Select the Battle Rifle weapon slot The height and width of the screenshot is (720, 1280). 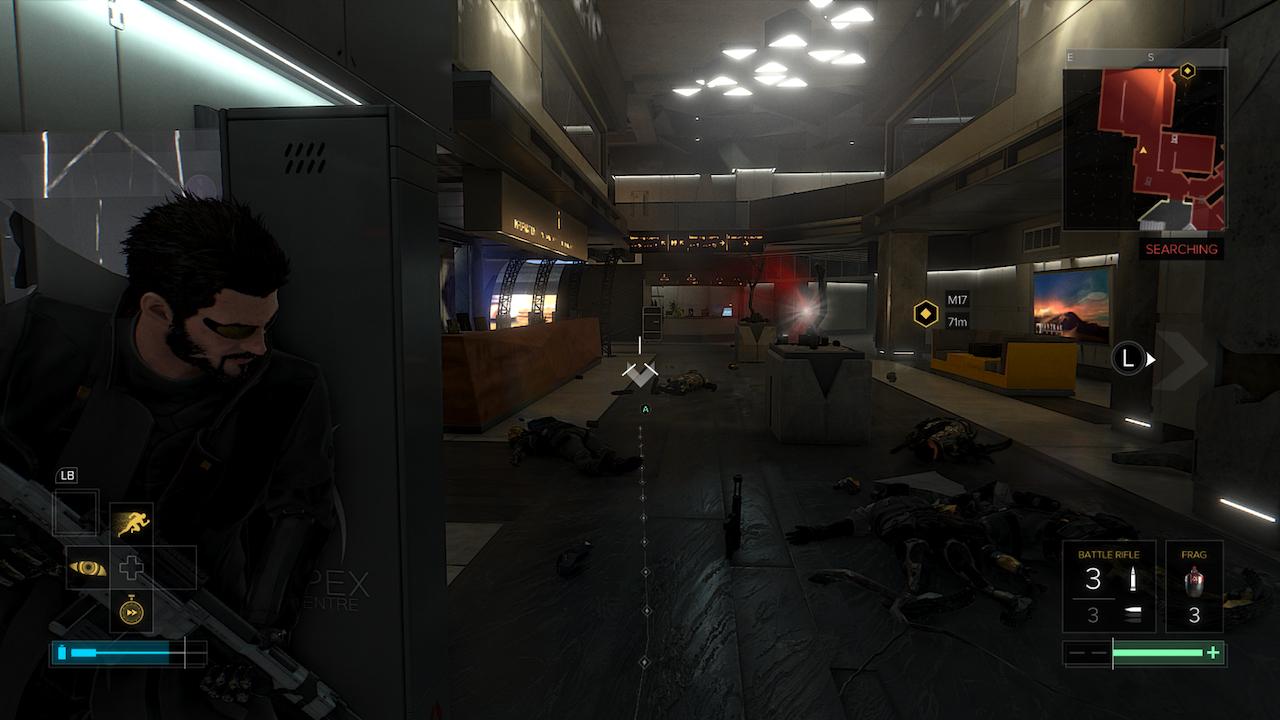click(1108, 586)
